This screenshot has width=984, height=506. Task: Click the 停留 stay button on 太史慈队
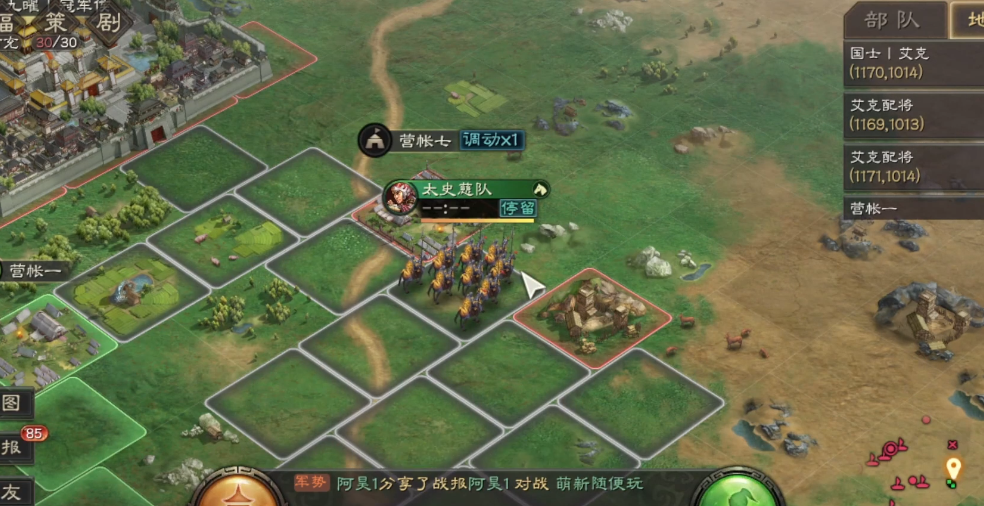point(518,208)
